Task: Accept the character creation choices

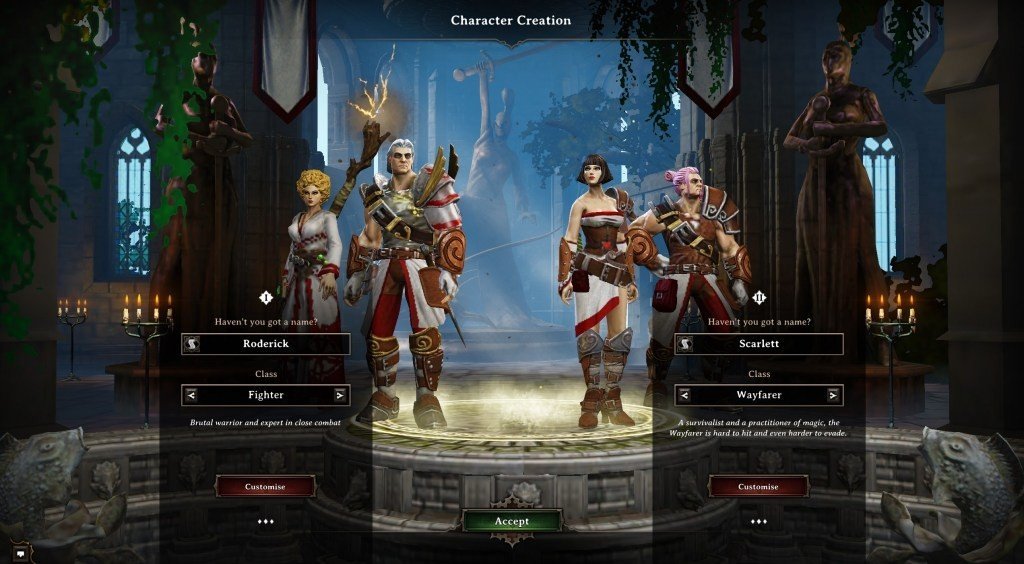Action: pyautogui.click(x=512, y=521)
